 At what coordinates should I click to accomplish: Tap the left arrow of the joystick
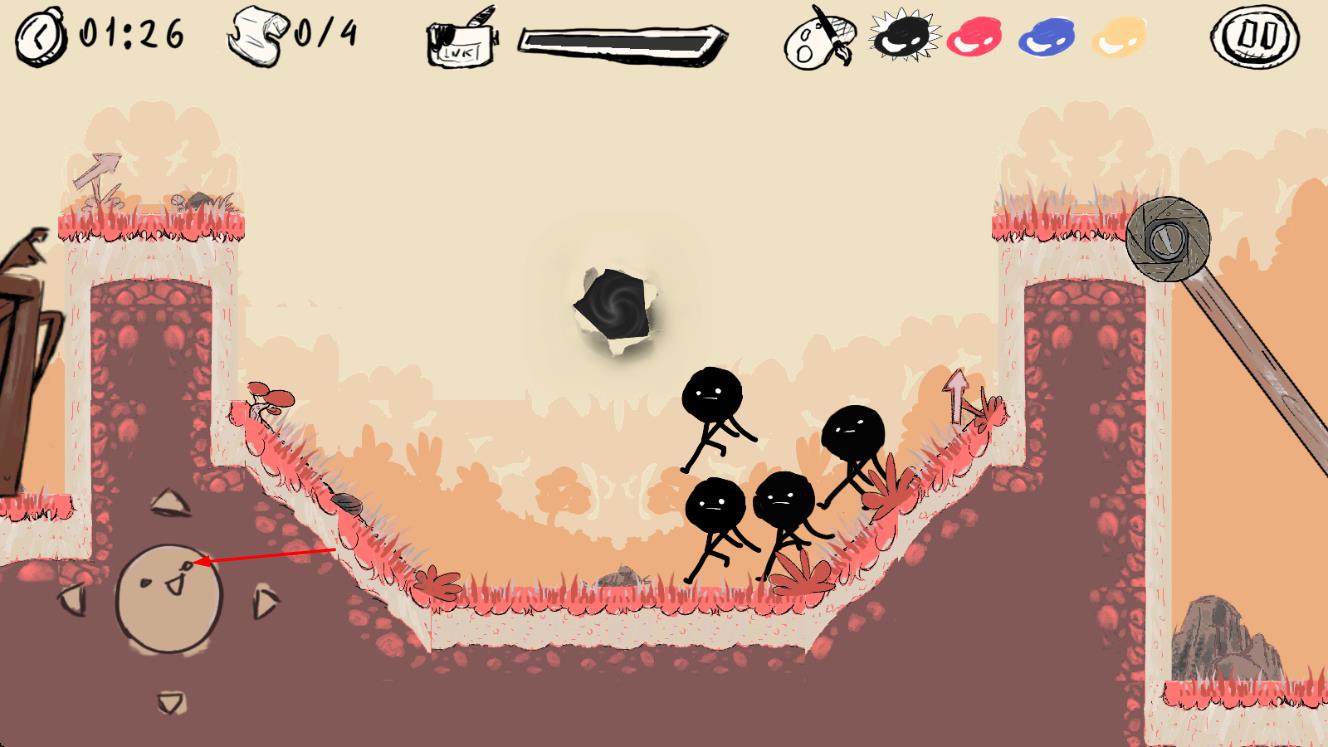click(x=73, y=599)
